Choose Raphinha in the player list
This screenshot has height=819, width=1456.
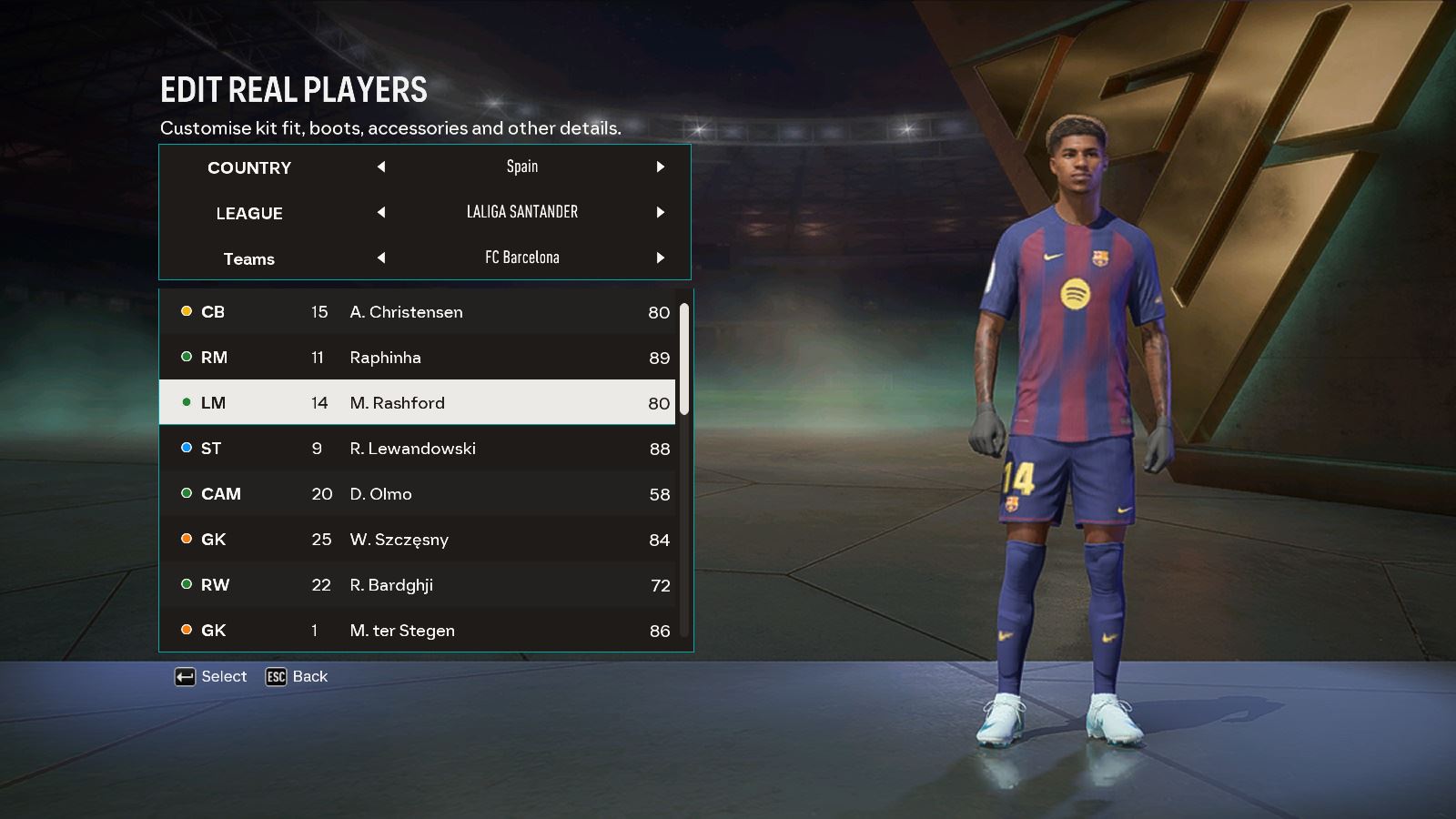tap(417, 358)
